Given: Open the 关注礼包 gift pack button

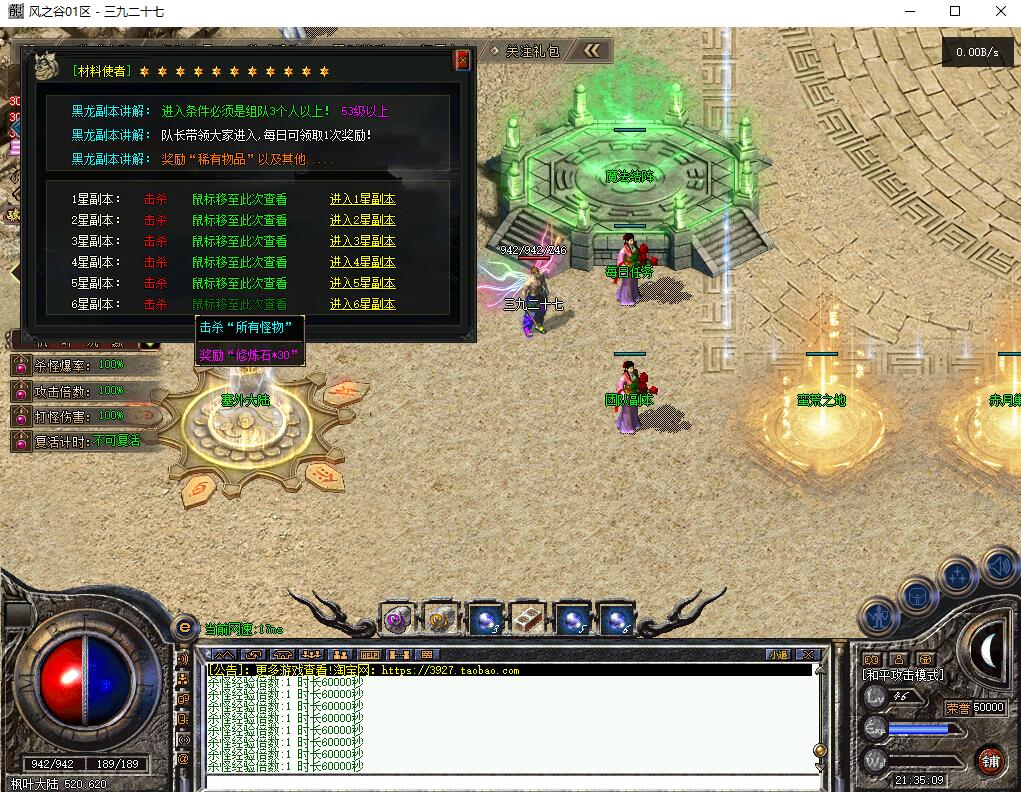Looking at the screenshot, I should click(525, 51).
